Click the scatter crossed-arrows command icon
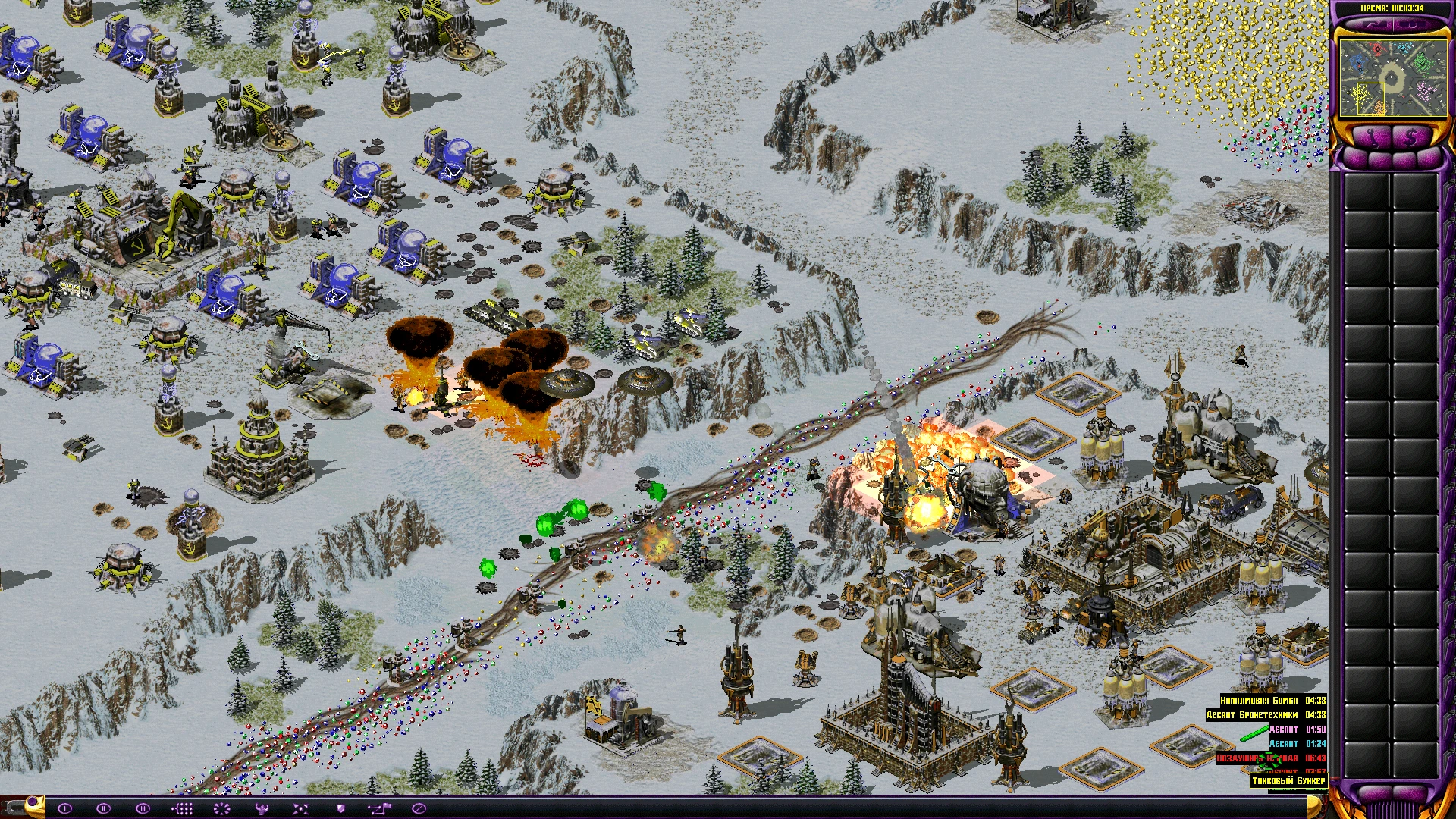Viewport: 1456px width, 819px height. tap(300, 808)
